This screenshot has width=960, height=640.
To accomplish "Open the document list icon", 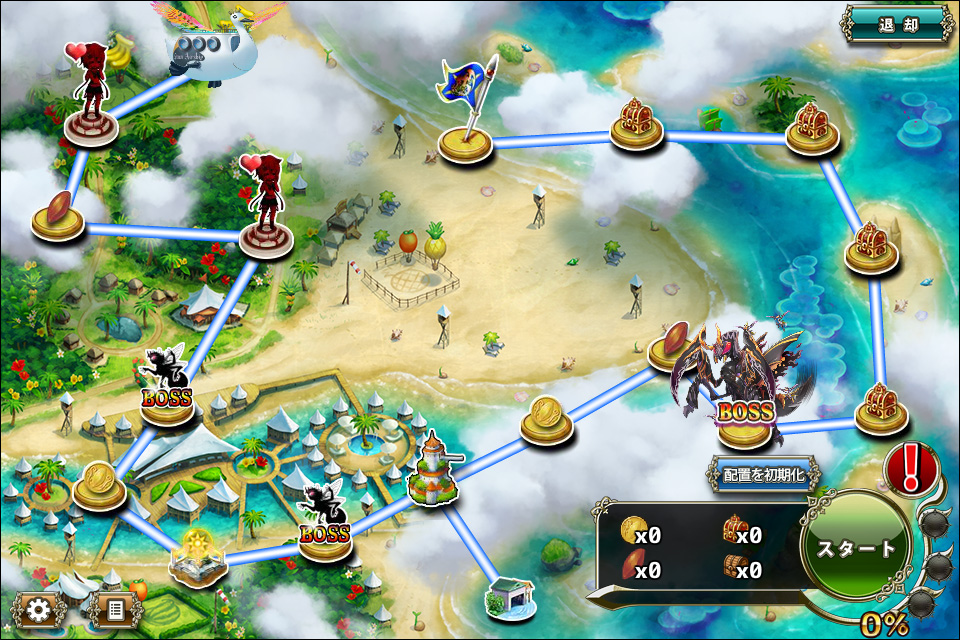I will coord(115,609).
